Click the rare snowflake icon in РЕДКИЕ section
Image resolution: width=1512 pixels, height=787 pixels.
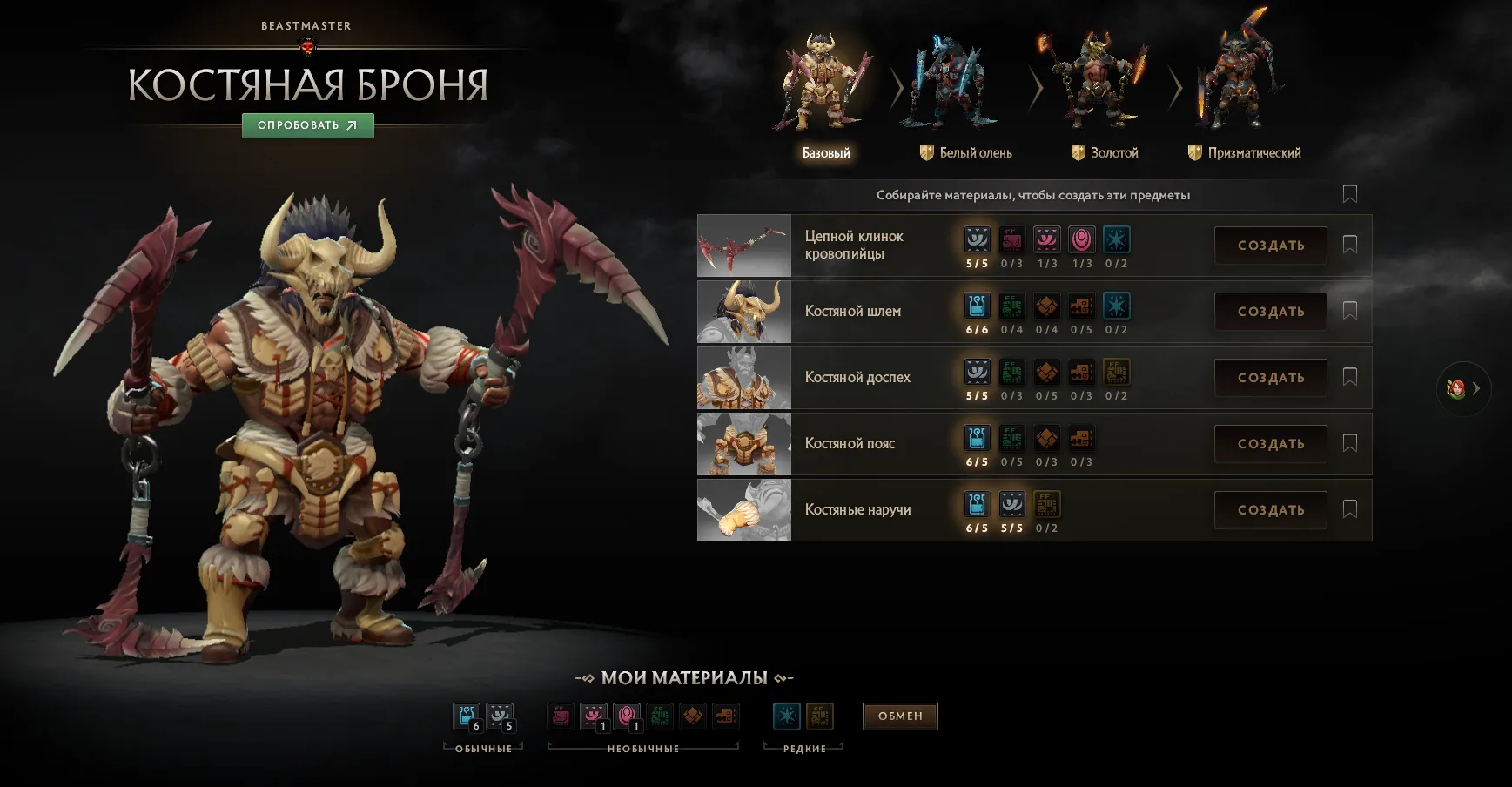point(786,716)
